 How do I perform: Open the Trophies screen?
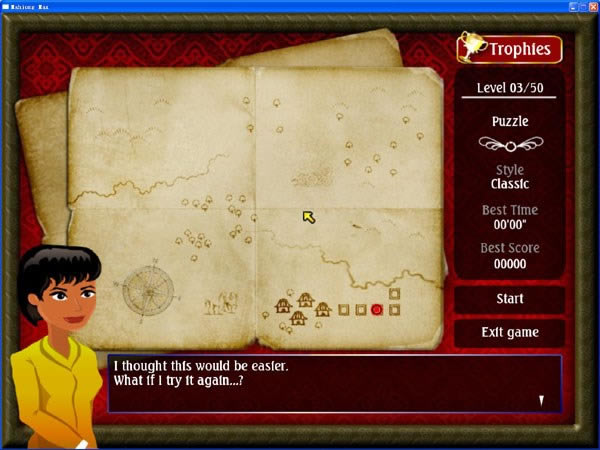point(510,48)
